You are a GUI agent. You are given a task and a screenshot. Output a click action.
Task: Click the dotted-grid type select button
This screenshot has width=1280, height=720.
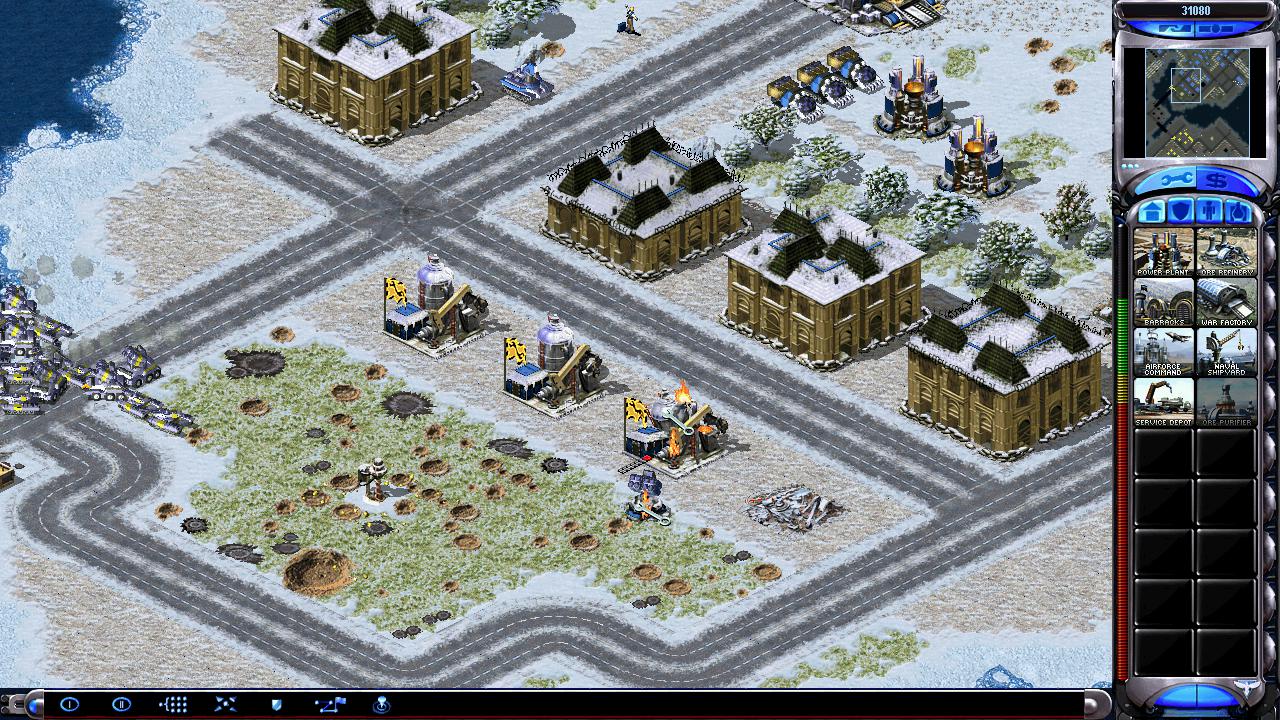173,704
